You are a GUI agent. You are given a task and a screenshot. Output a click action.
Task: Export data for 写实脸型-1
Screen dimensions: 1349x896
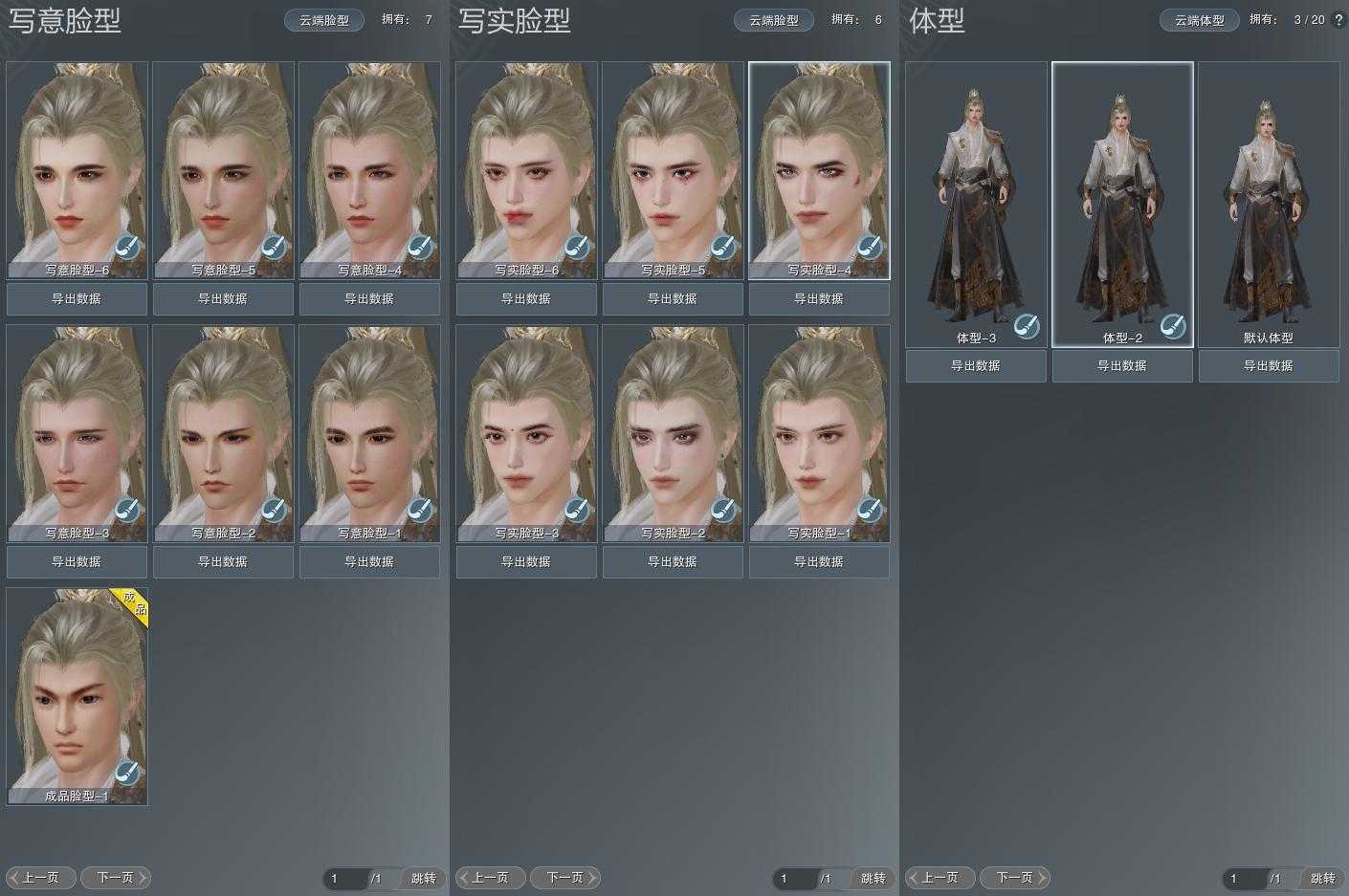pyautogui.click(x=819, y=562)
